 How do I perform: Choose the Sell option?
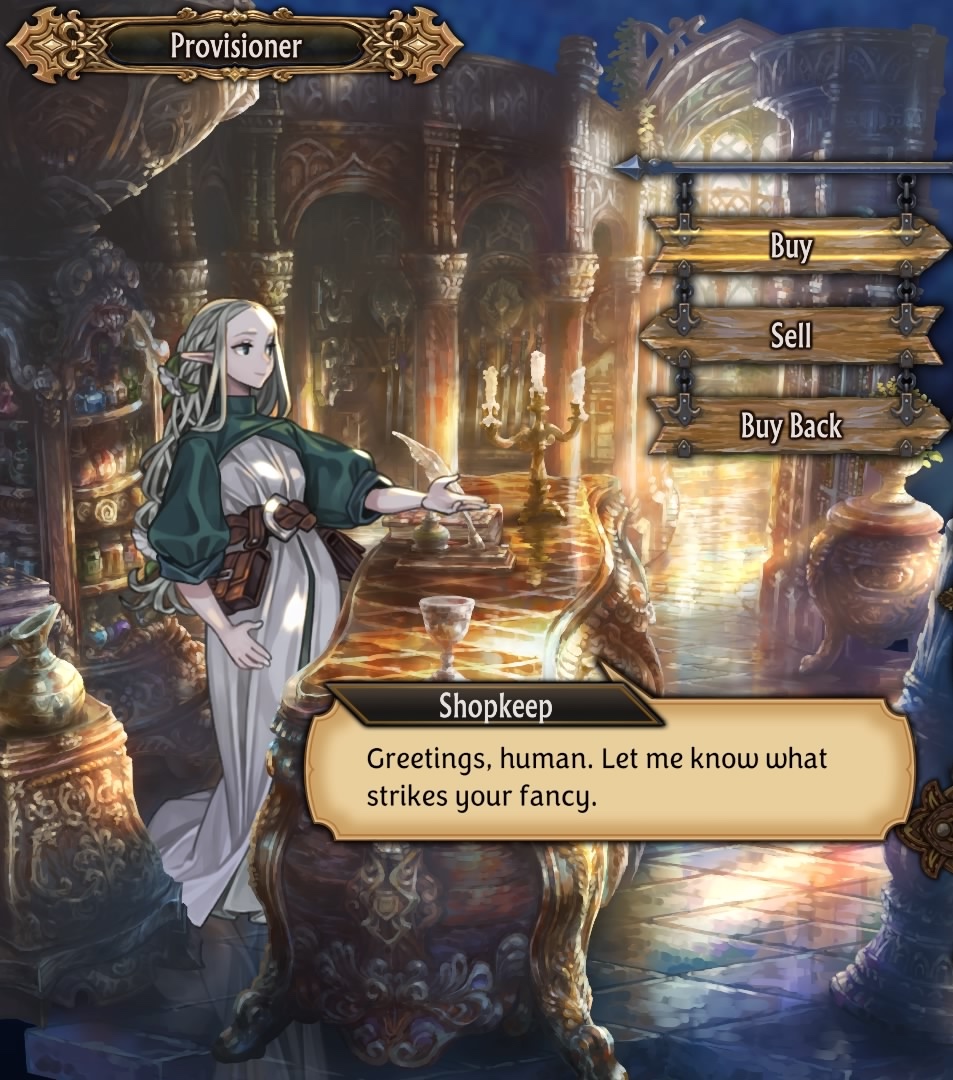pos(790,336)
